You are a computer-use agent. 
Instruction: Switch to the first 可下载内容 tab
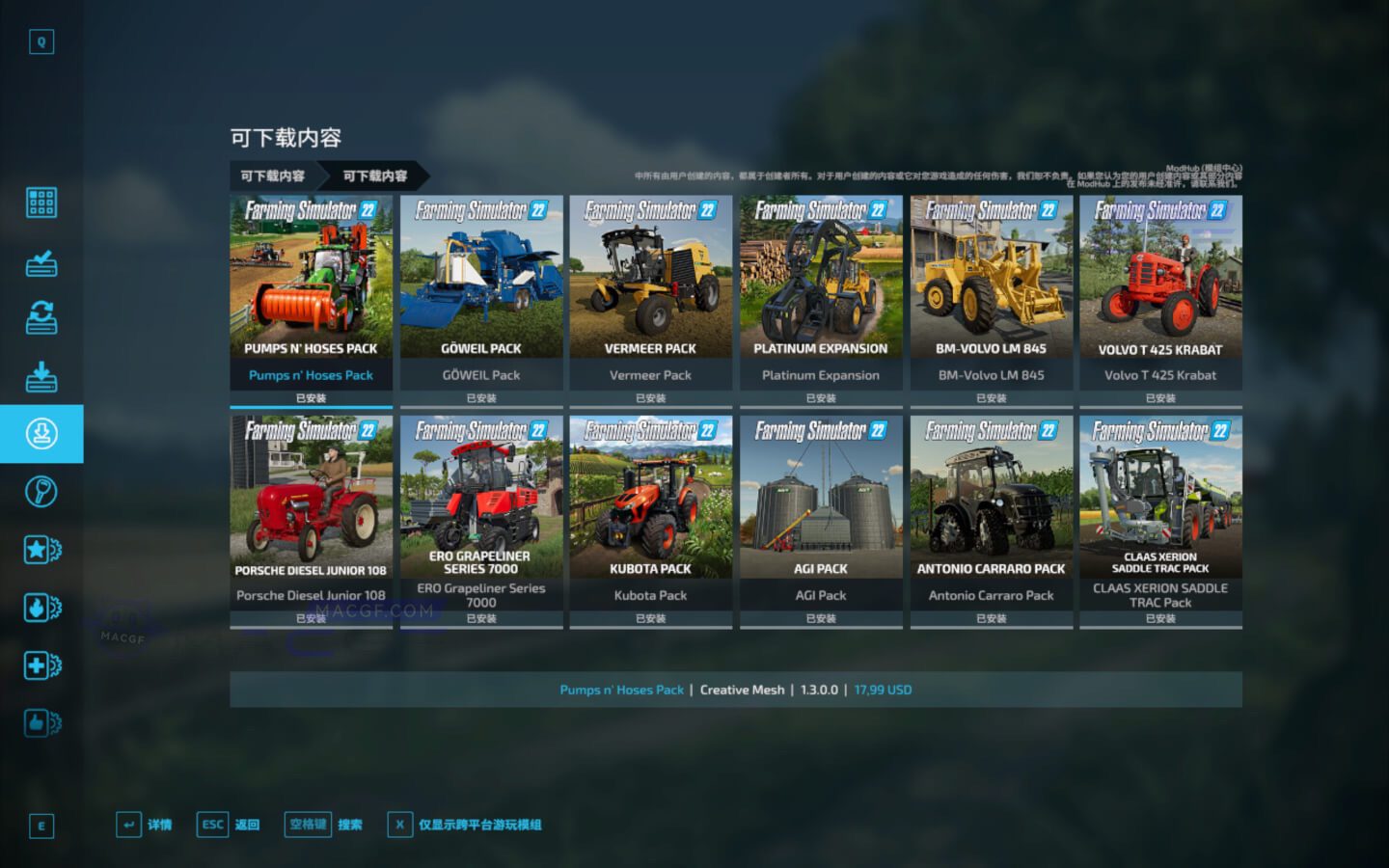271,176
